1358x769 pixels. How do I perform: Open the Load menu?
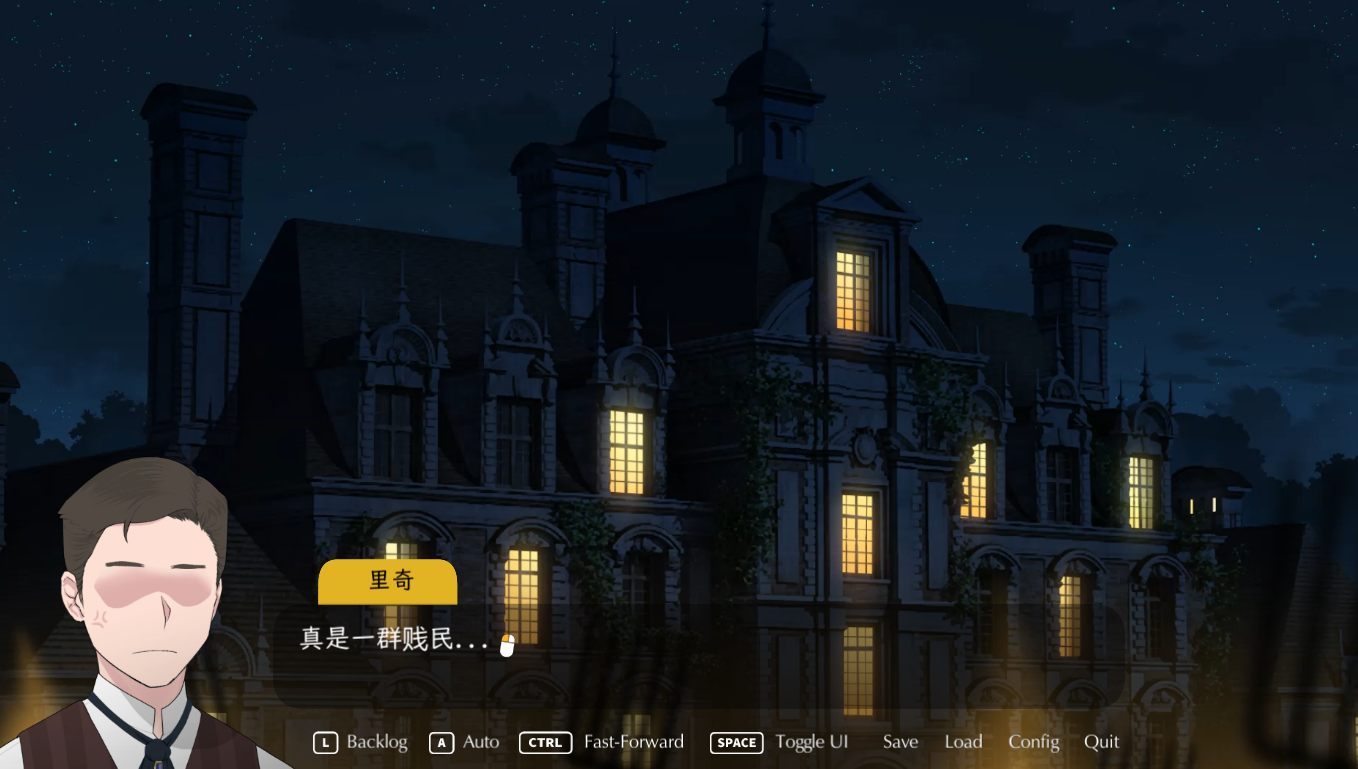tap(963, 742)
